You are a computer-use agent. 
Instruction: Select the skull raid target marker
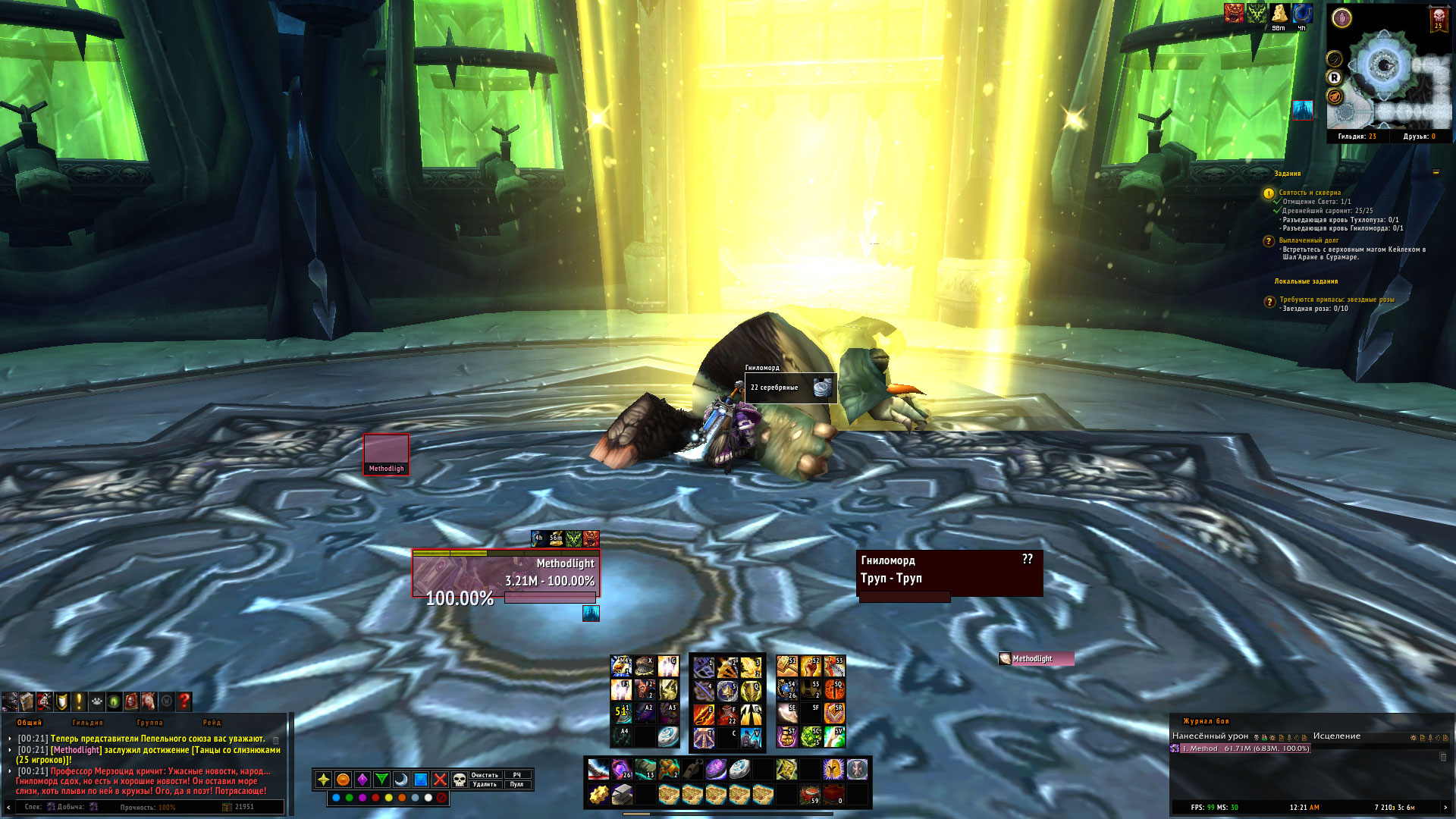click(x=460, y=780)
